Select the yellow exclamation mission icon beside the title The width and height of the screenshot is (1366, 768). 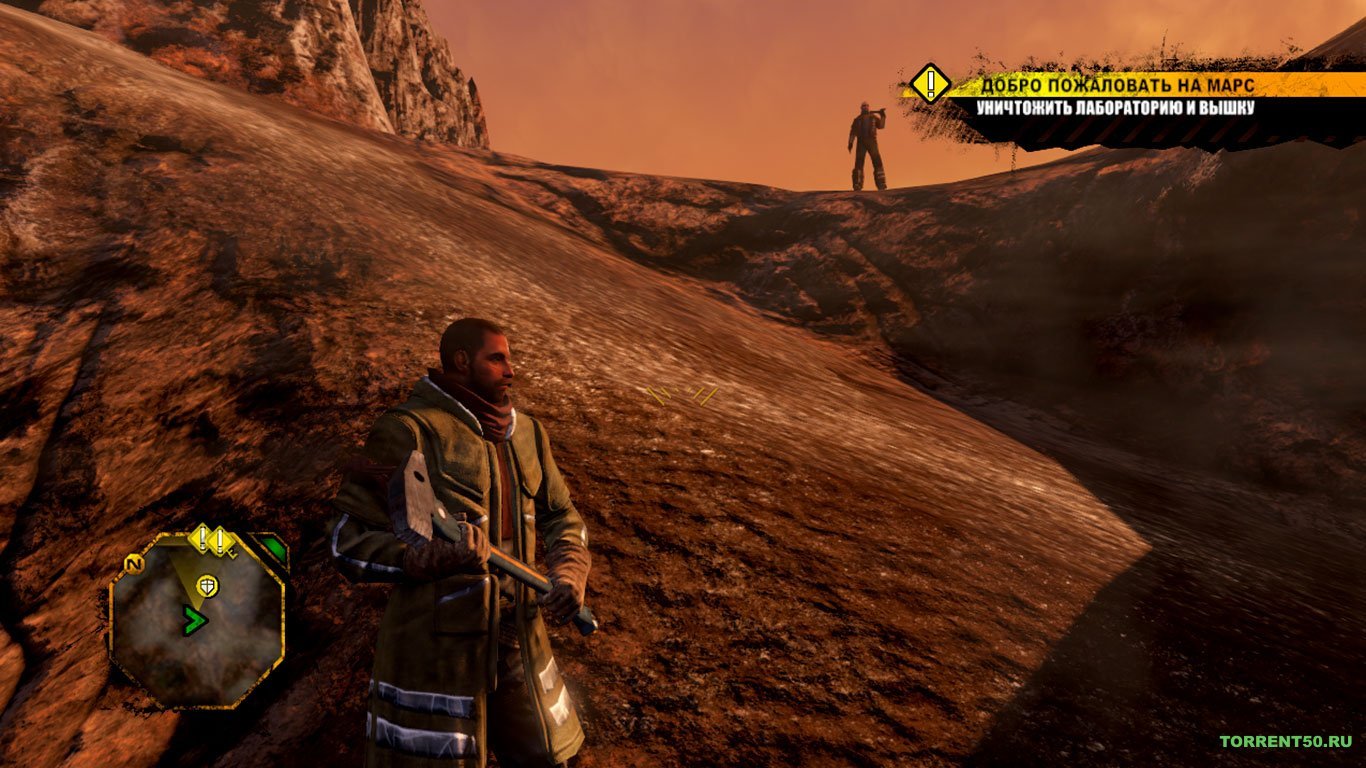930,84
